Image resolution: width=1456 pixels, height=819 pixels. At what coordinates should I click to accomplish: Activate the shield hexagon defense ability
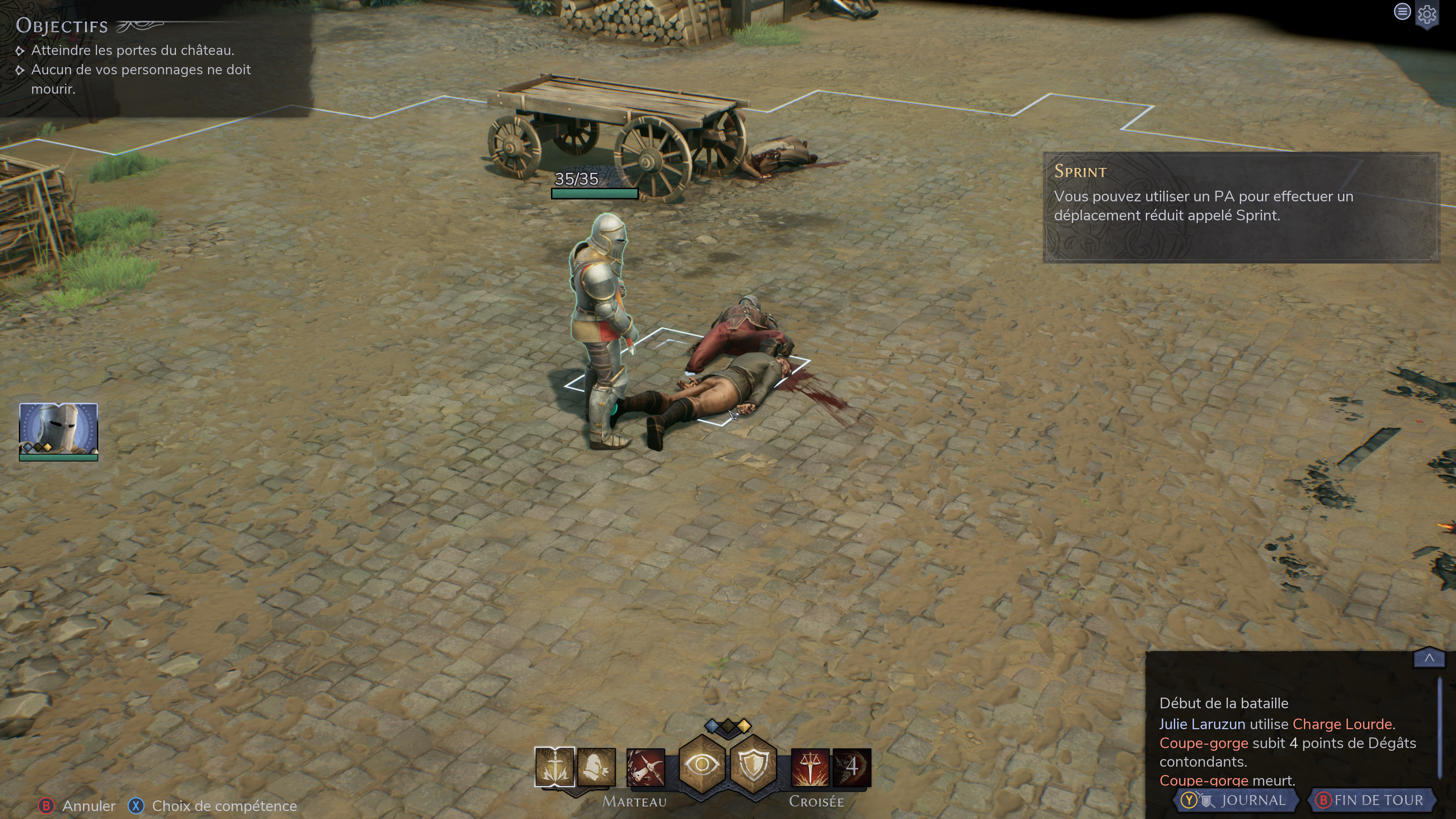[x=753, y=766]
